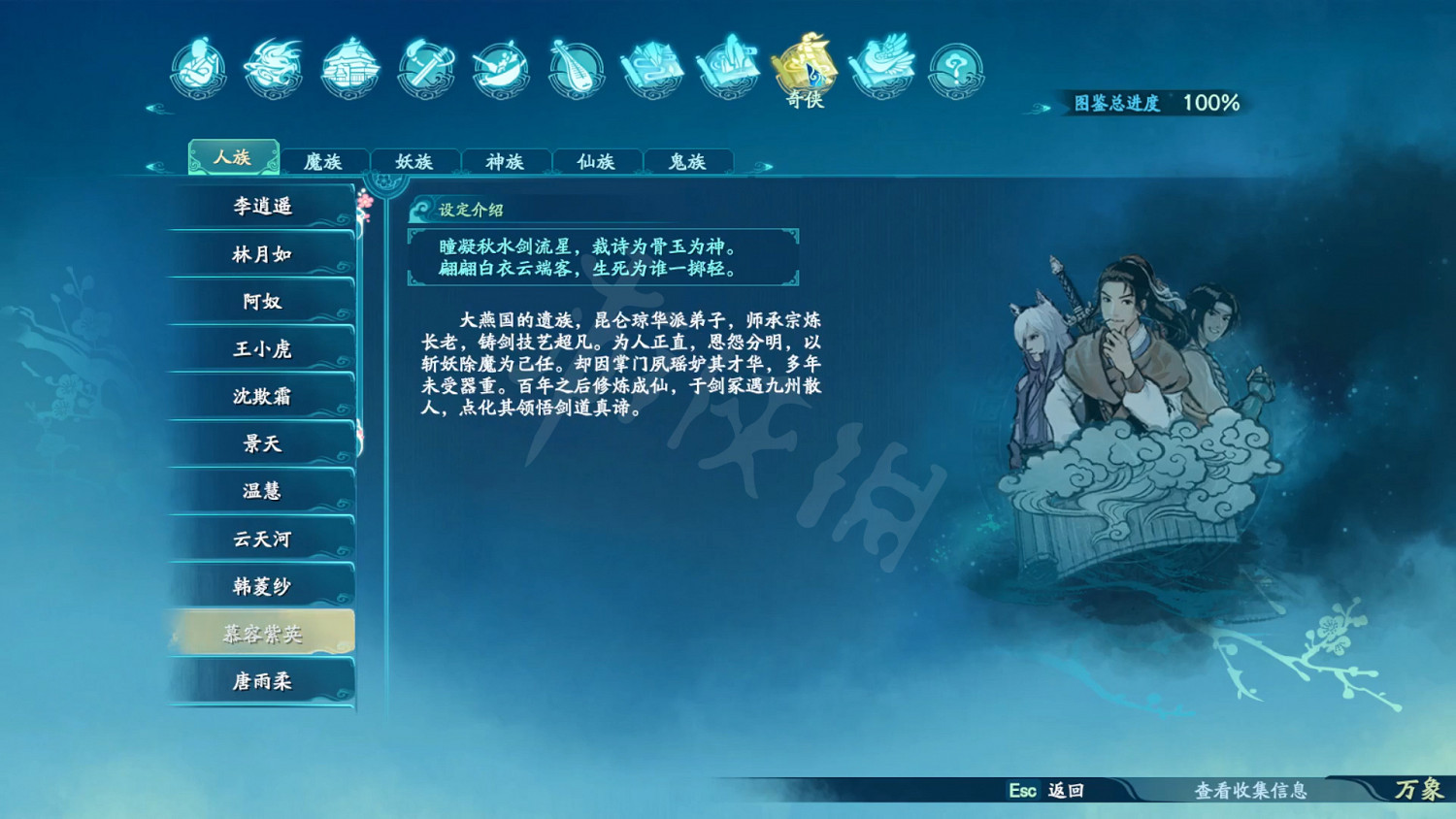1456x819 pixels.
Task: Click the highlighted golden 奇侠 icon
Action: pos(805,68)
